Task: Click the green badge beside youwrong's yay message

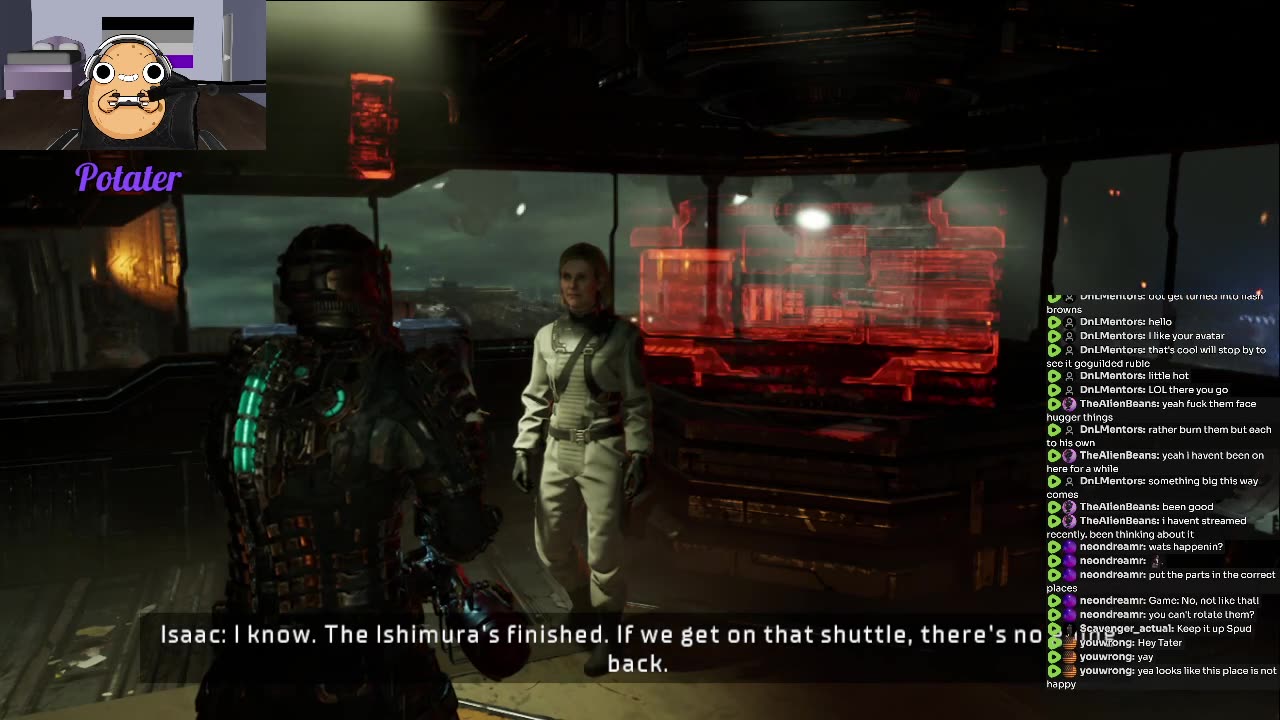Action: click(1053, 657)
